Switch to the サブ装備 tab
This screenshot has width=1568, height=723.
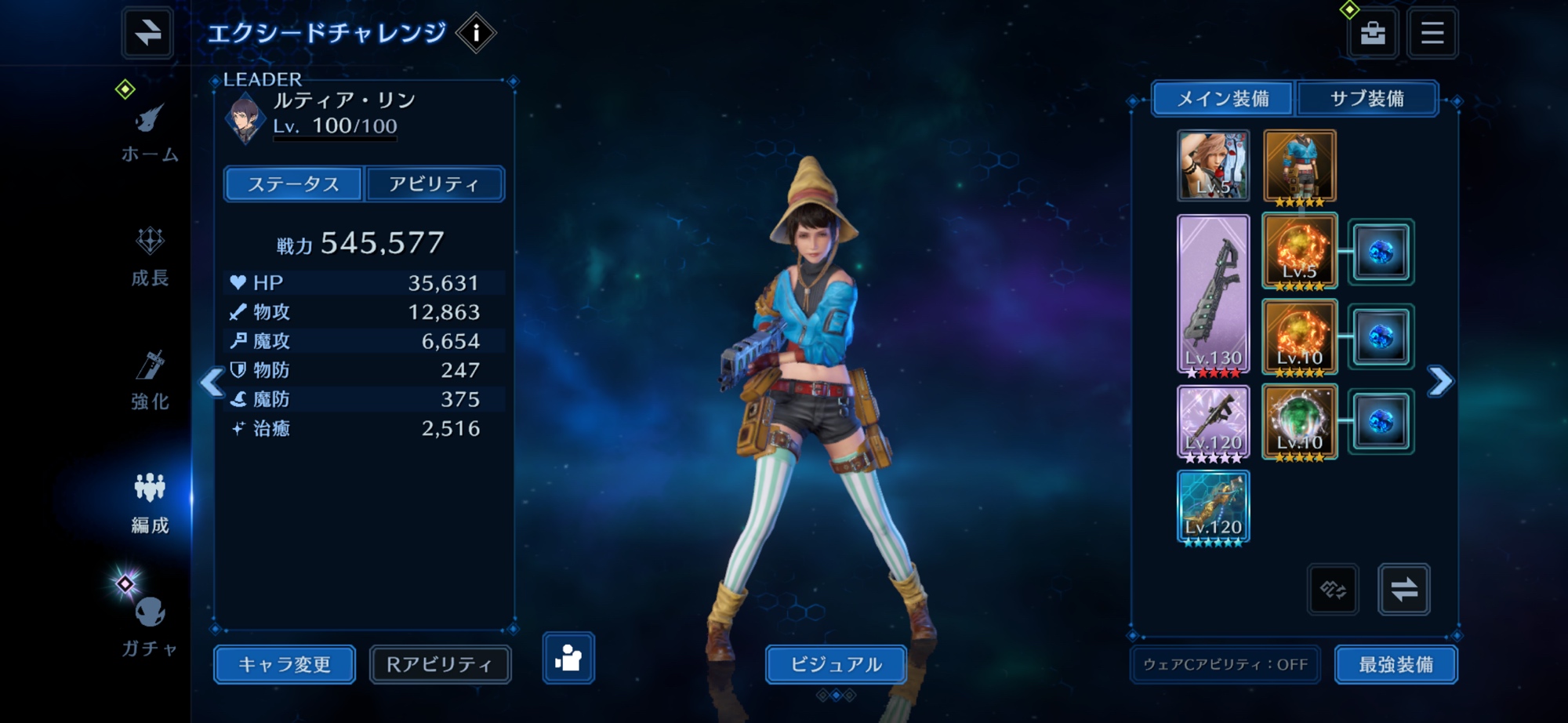[x=1367, y=99]
